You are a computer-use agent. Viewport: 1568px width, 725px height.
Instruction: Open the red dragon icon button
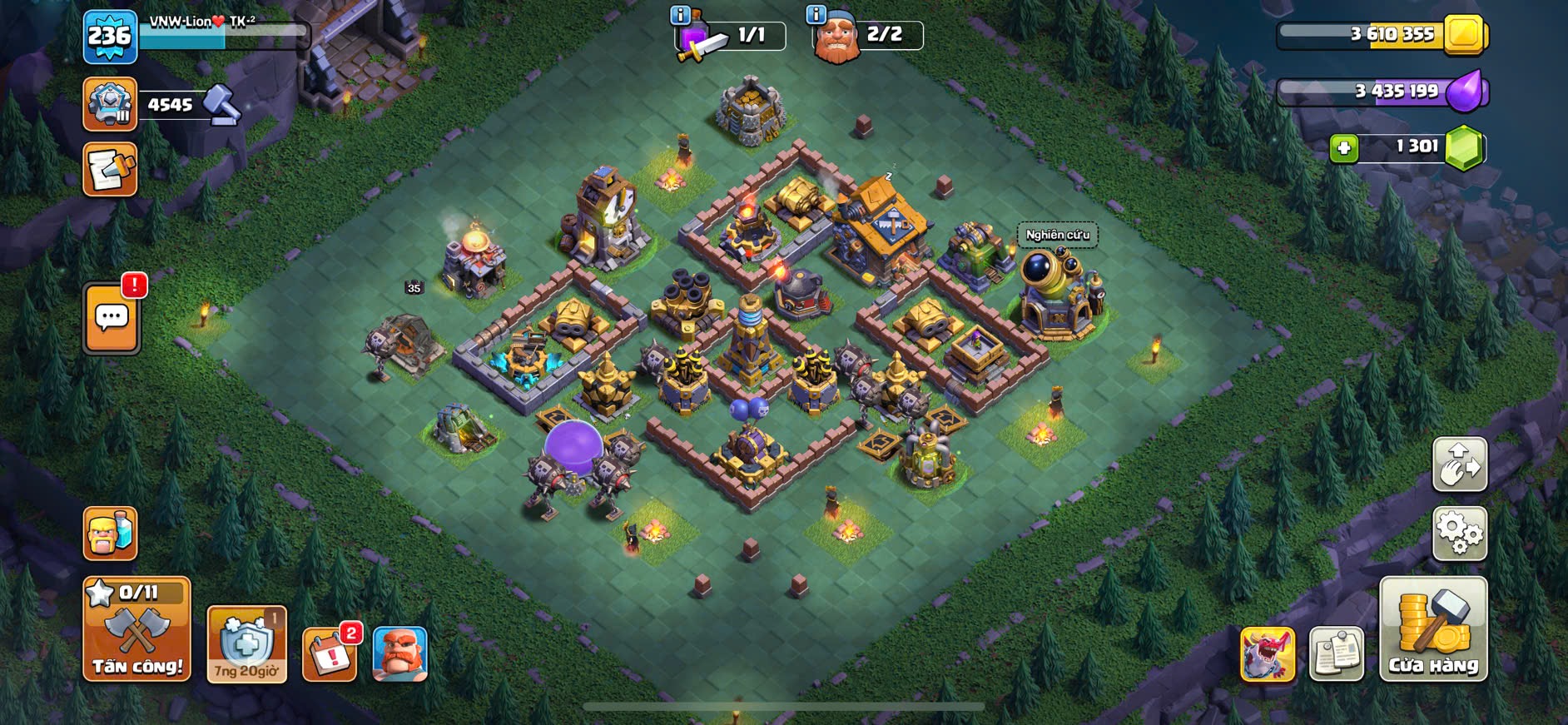(x=1268, y=654)
